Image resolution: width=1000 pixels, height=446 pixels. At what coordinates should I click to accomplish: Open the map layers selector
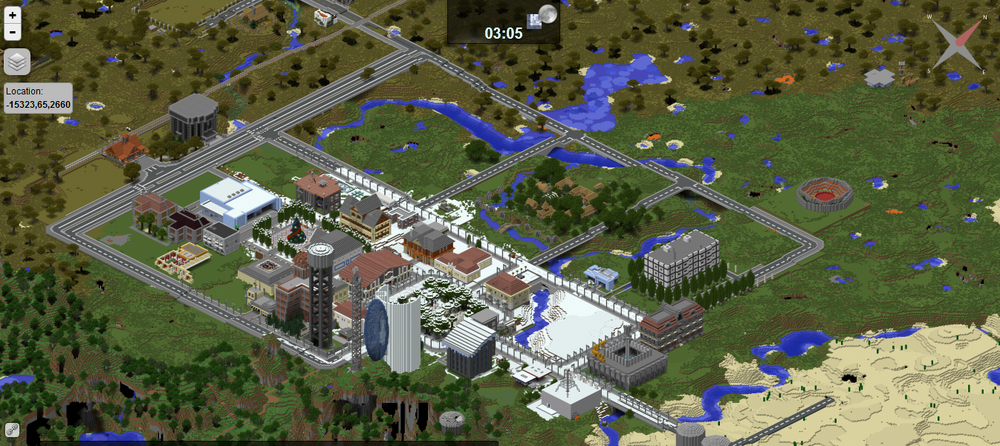click(17, 62)
